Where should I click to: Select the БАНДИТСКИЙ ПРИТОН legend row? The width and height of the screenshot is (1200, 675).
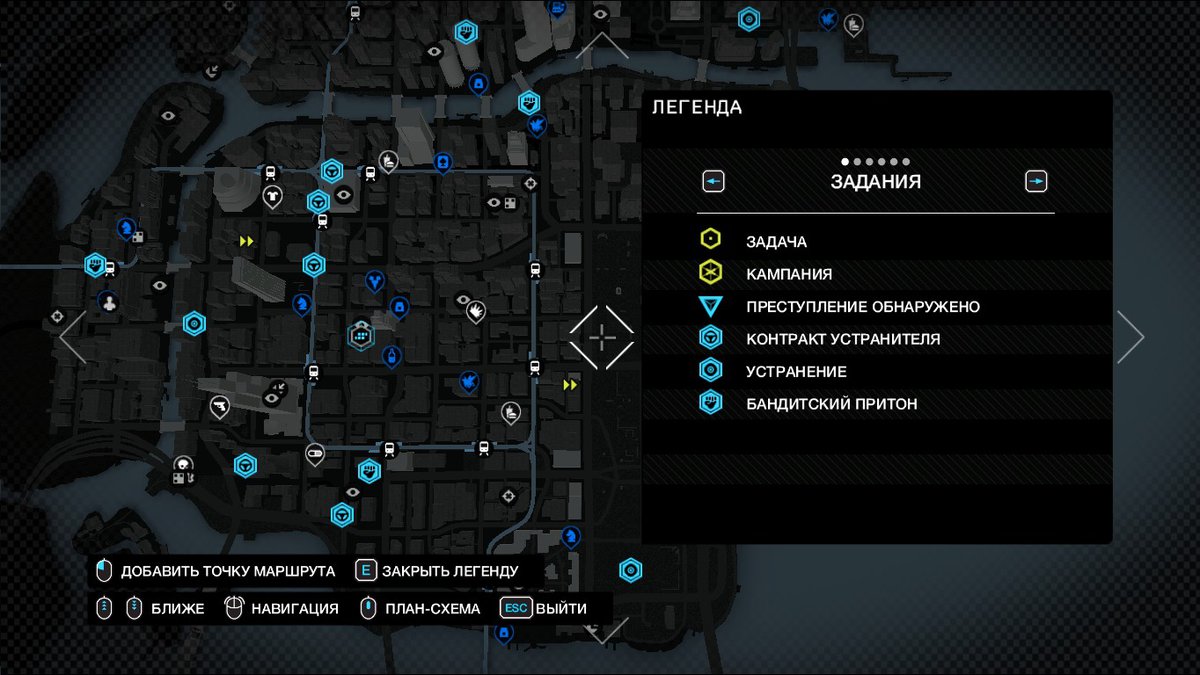(x=831, y=404)
